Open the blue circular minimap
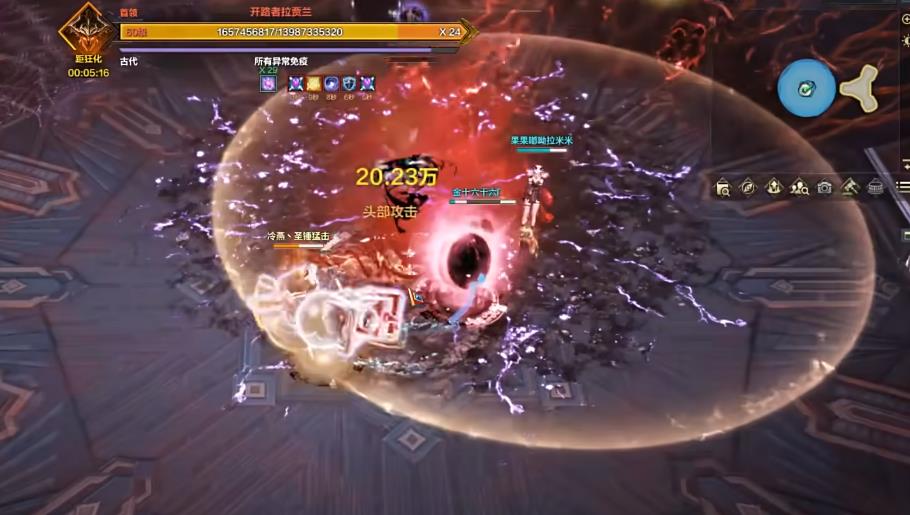The image size is (910, 515). click(807, 88)
